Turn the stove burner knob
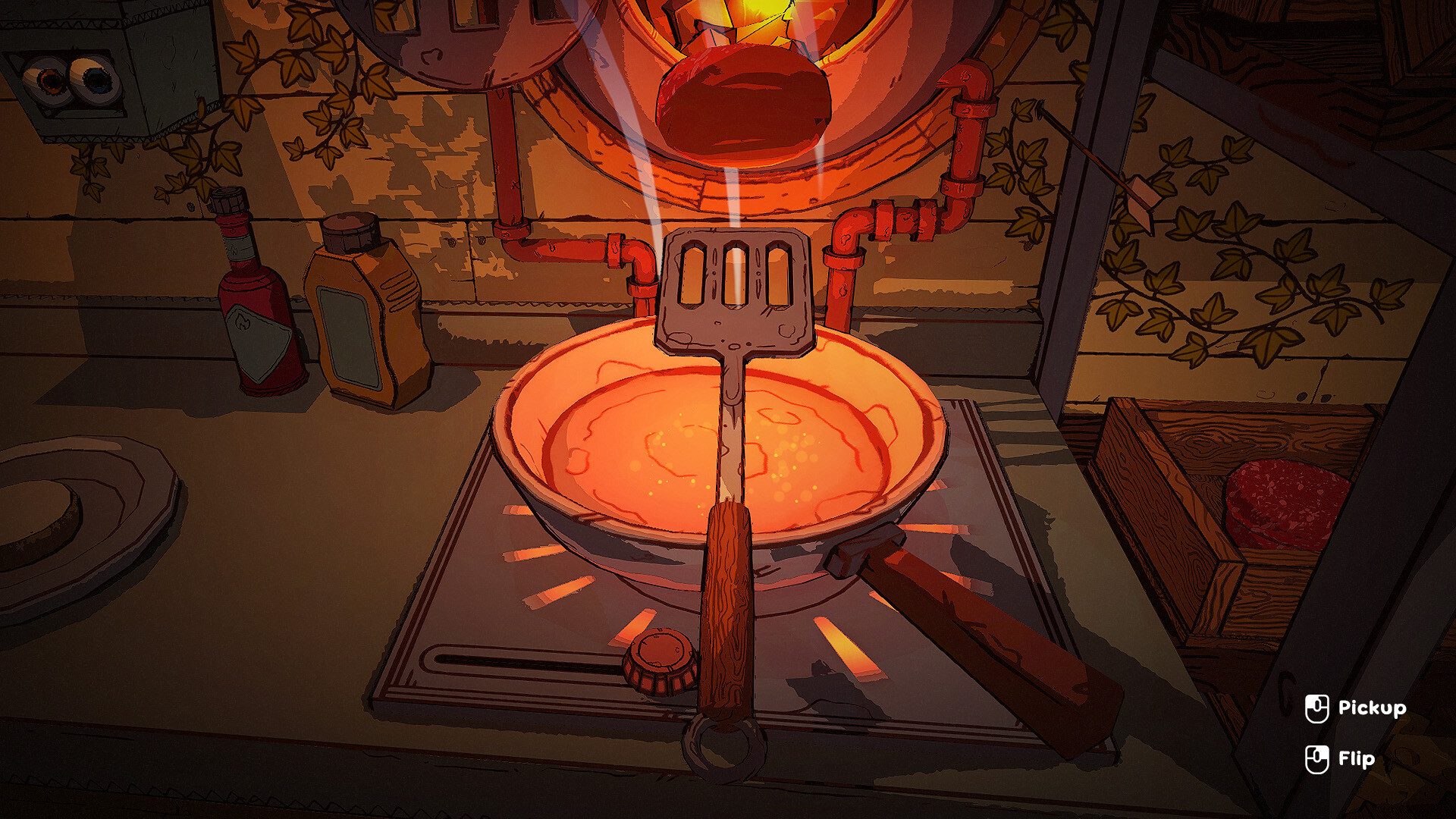 661,660
